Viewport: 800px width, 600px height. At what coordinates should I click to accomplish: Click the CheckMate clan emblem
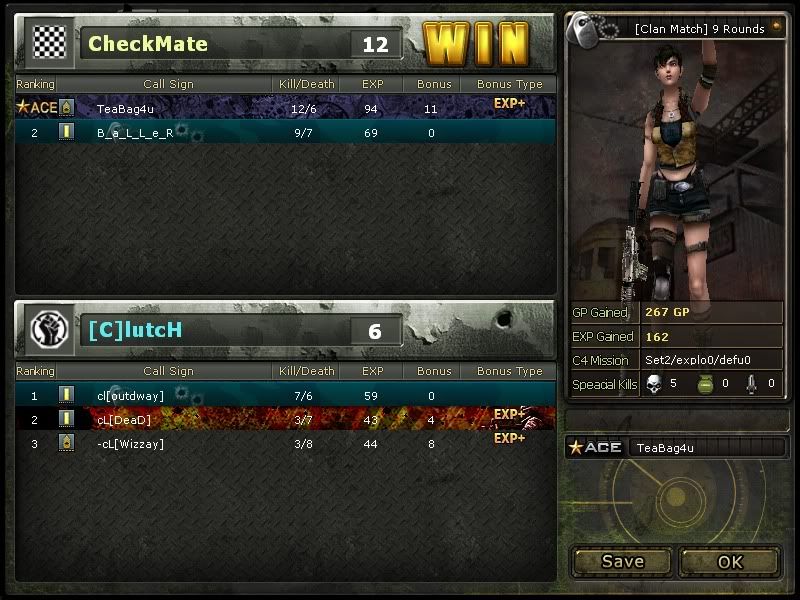[x=49, y=42]
